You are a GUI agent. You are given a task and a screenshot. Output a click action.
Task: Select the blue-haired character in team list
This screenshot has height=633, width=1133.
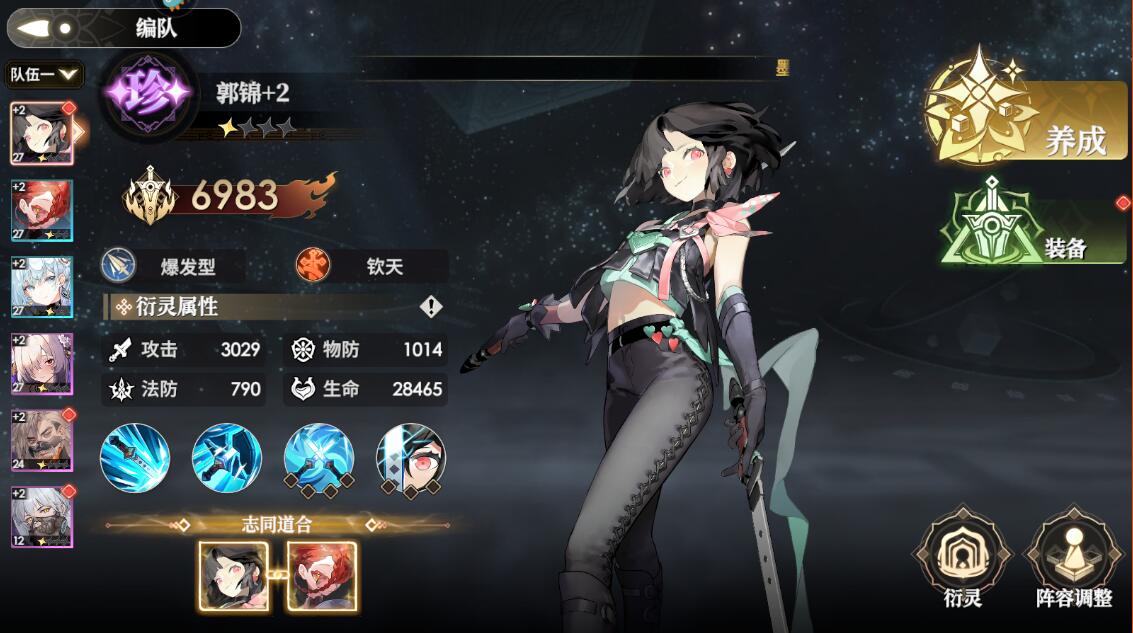(x=42, y=287)
